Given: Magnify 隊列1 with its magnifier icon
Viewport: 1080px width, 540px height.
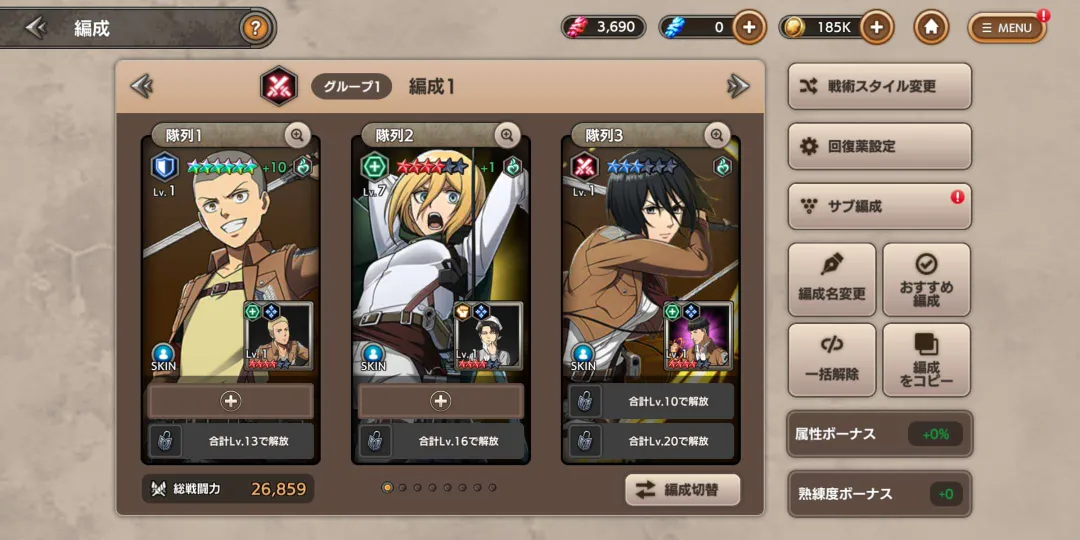Looking at the screenshot, I should [297, 135].
